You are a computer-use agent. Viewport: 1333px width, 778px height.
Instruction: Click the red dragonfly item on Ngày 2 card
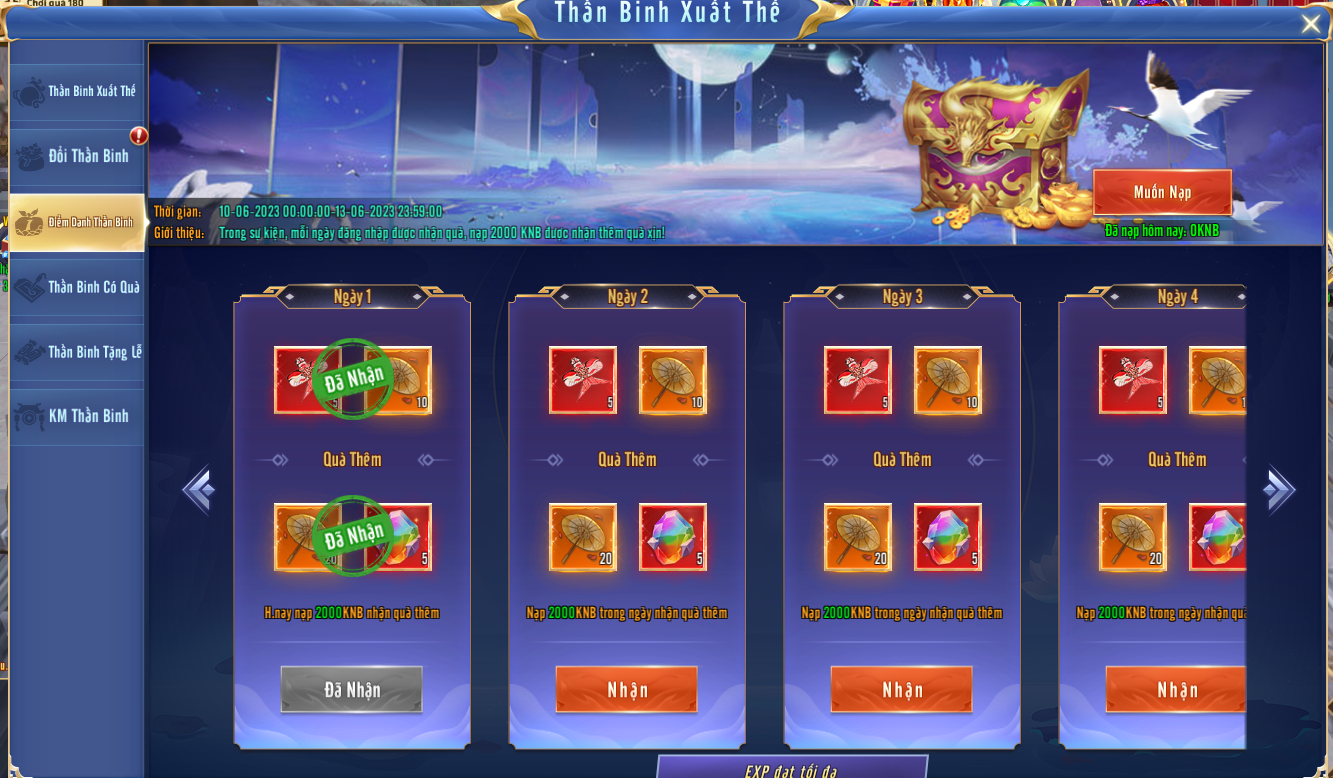[584, 381]
